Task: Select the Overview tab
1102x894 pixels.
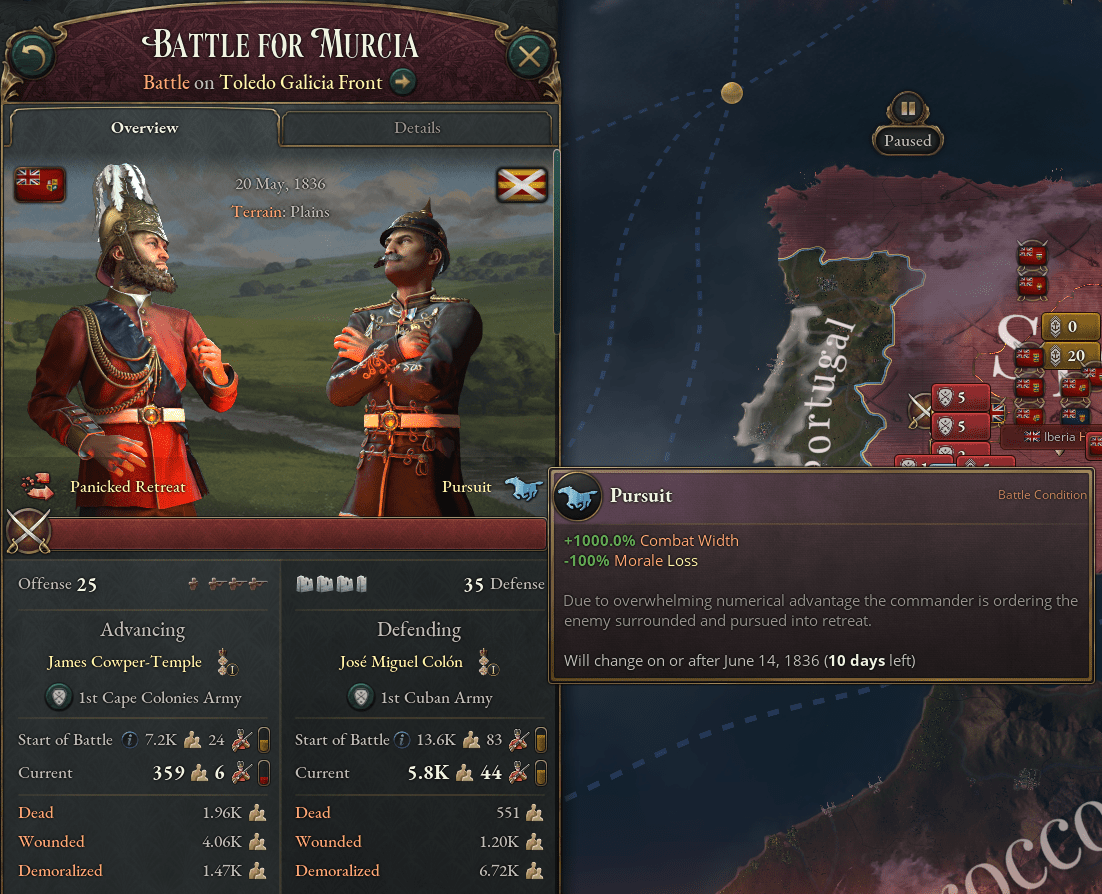Action: pos(144,128)
